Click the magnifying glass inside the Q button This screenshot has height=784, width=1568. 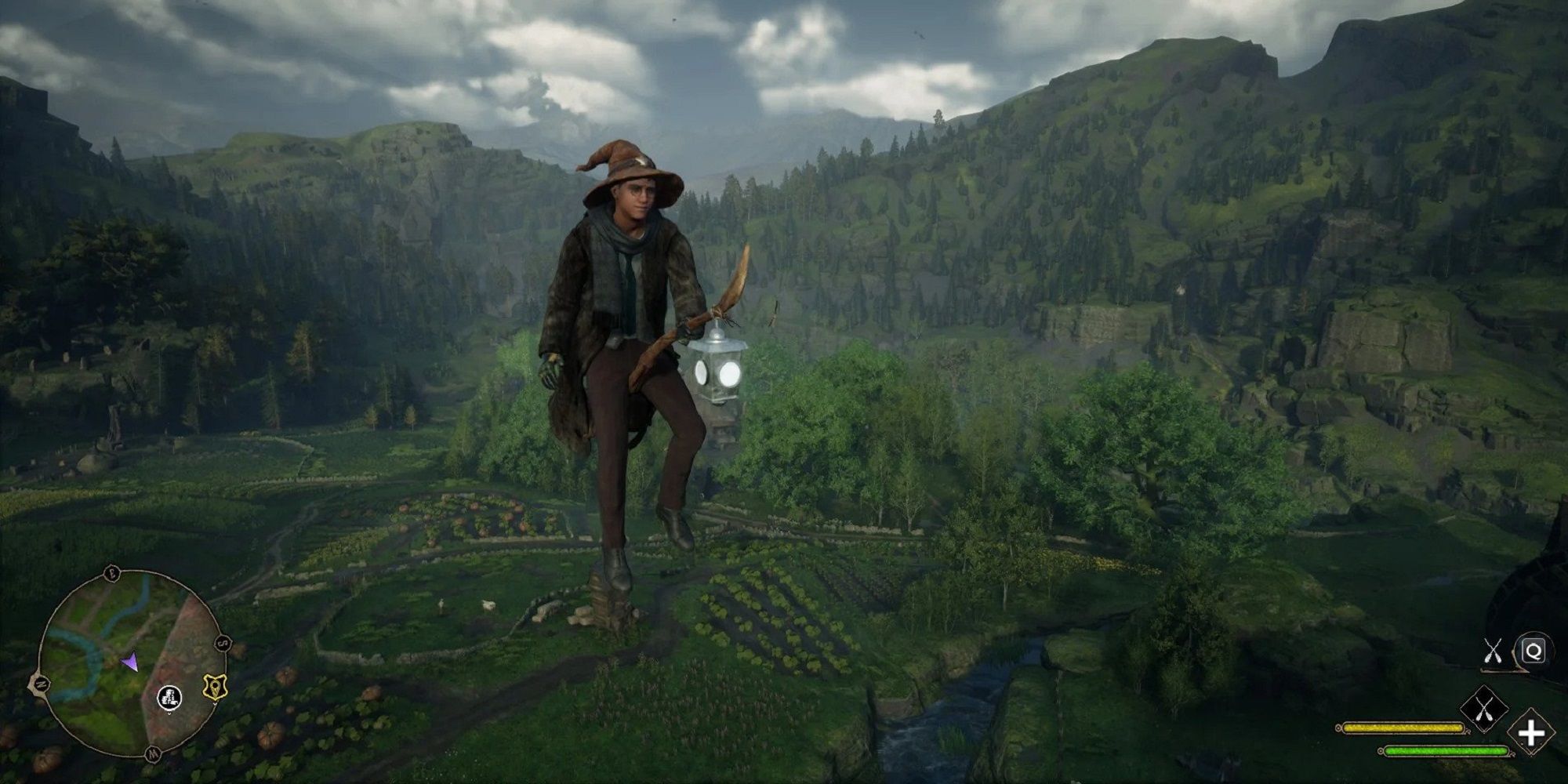point(1534,652)
